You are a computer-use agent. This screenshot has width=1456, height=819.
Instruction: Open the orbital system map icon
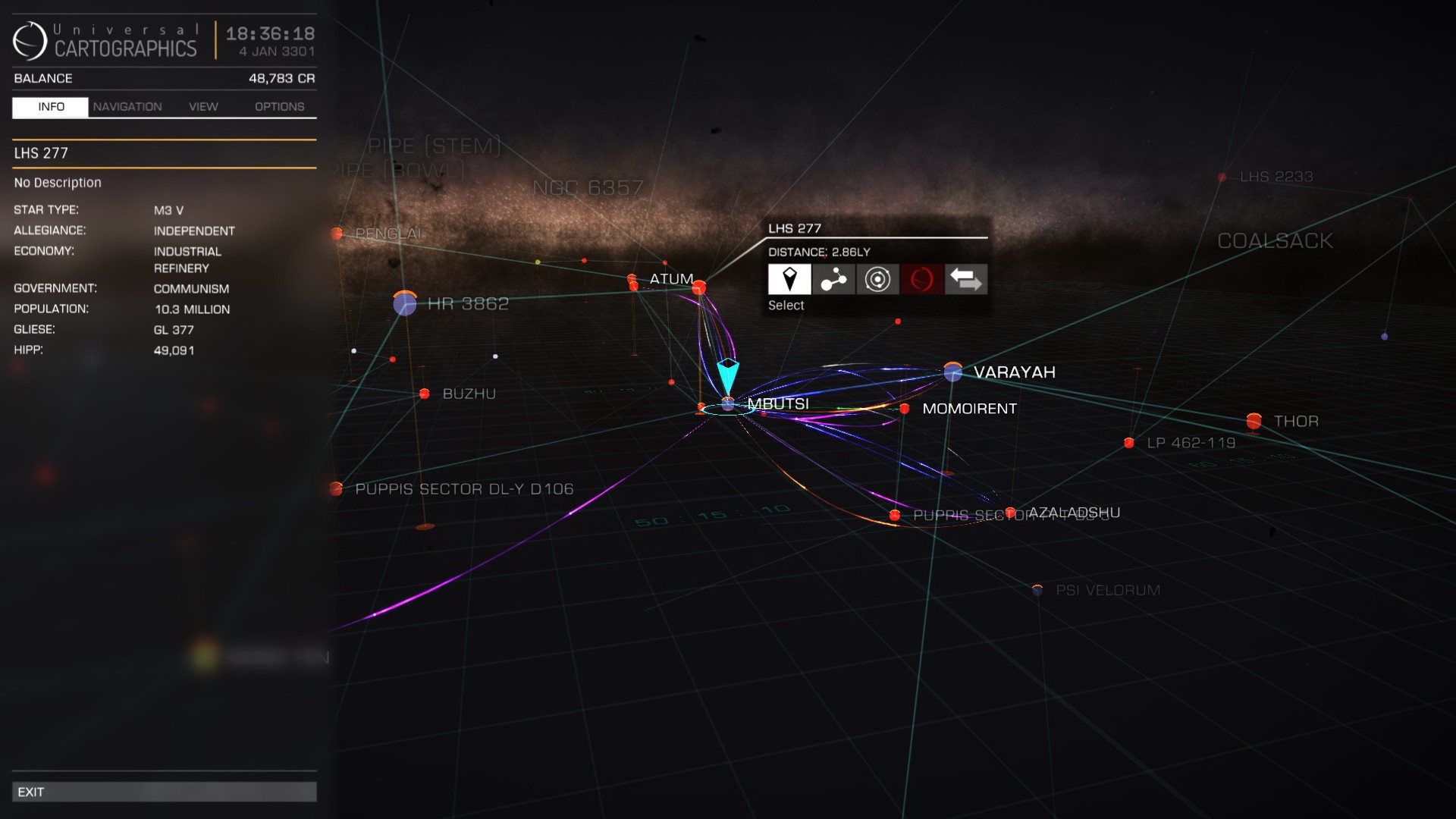click(877, 280)
